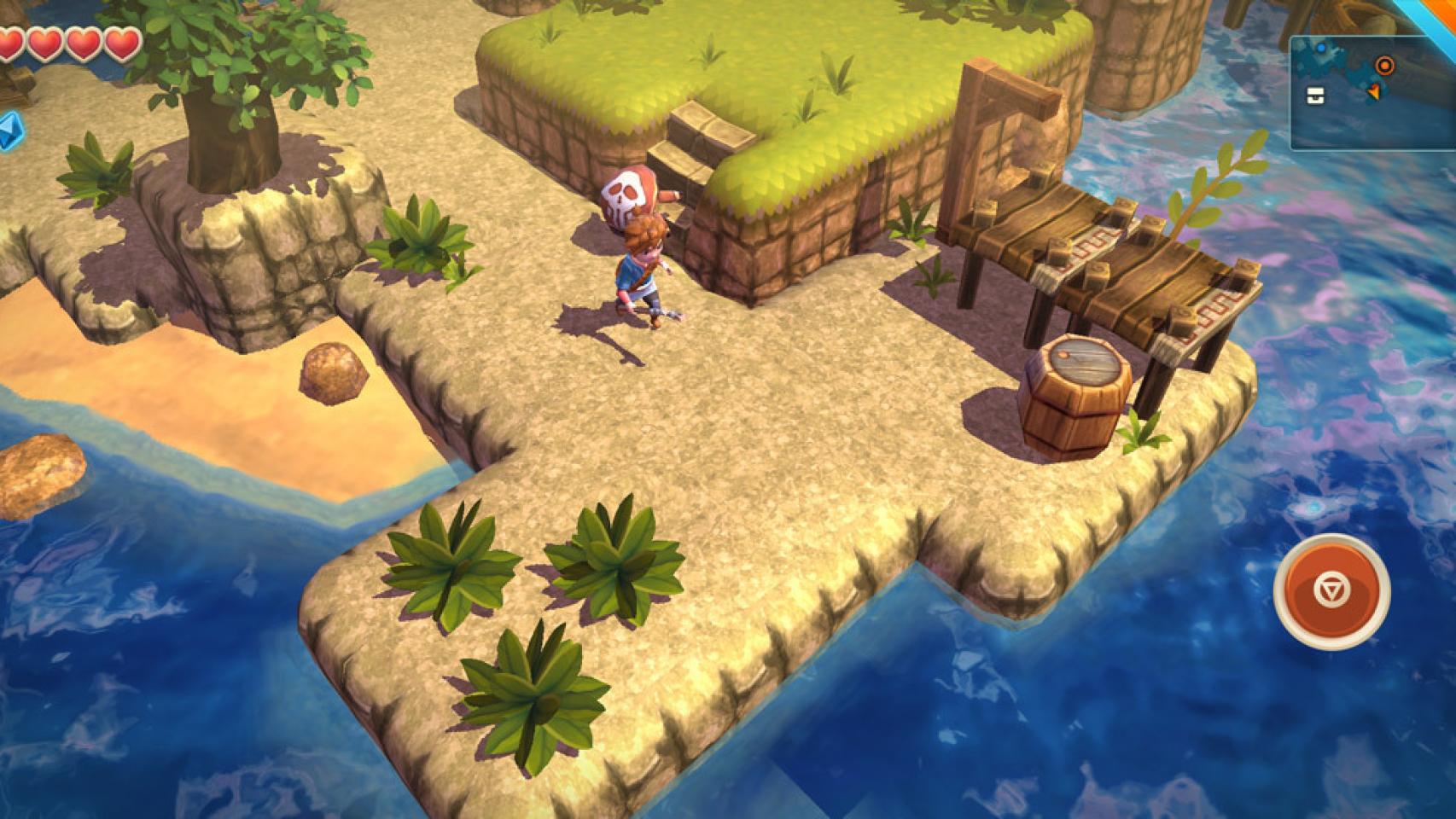Tap the blue dot on the minimap
This screenshot has width=1456, height=819.
(1321, 48)
